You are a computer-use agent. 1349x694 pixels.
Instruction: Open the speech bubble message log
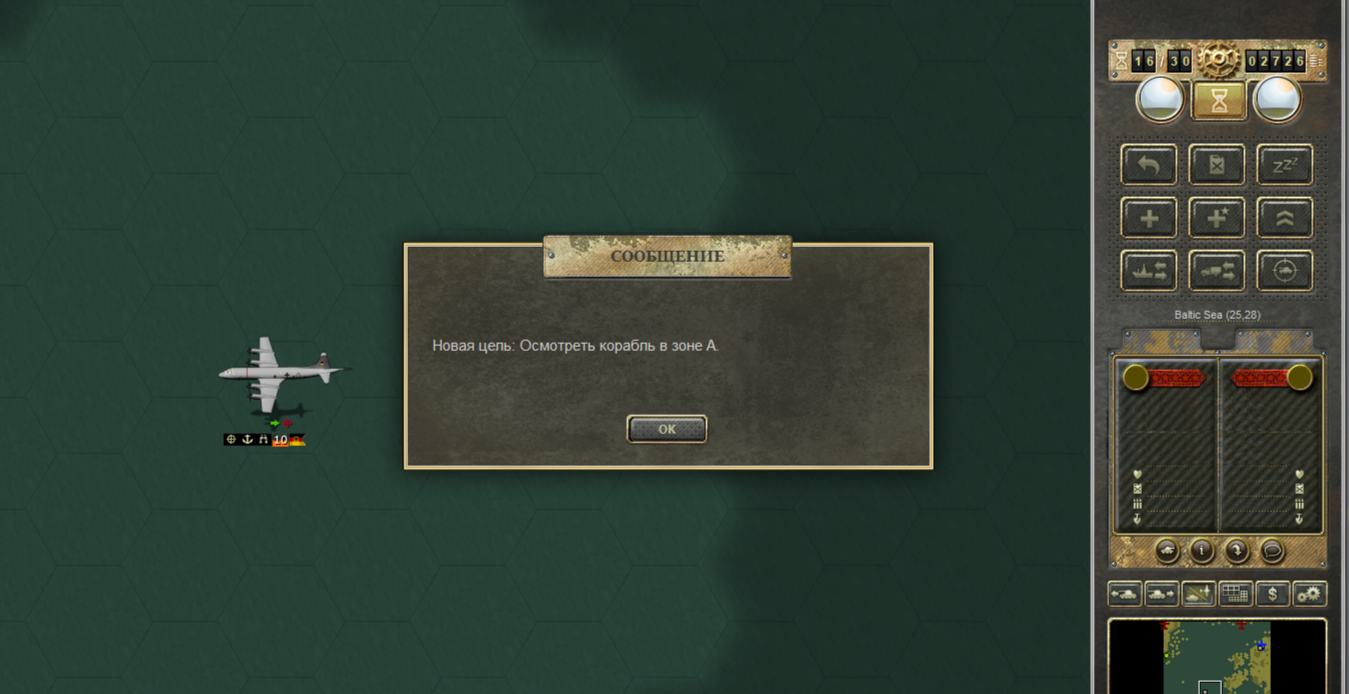coord(1272,550)
